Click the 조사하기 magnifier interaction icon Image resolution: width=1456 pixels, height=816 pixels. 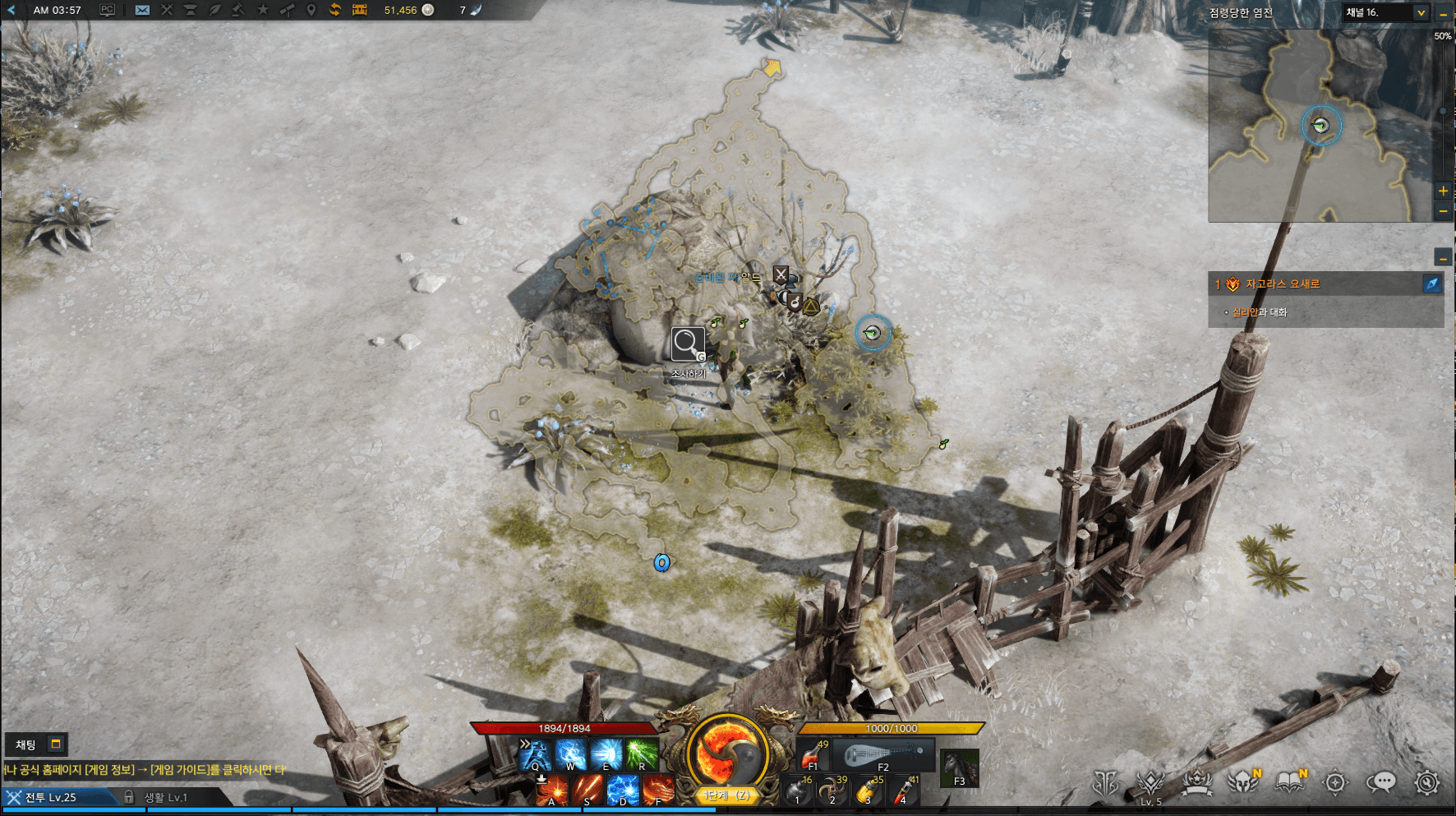tap(687, 344)
